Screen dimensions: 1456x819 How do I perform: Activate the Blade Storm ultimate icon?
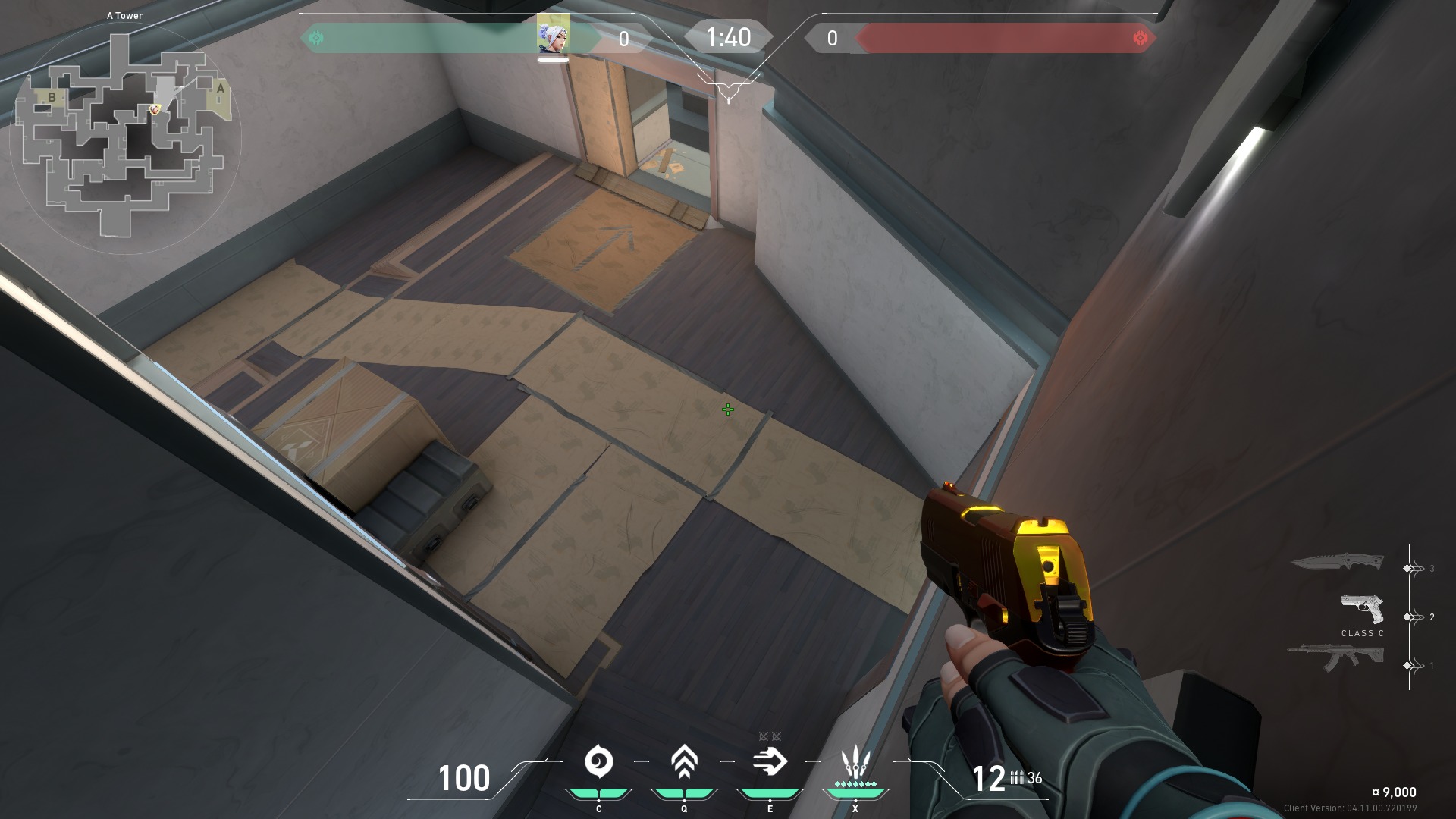click(855, 761)
